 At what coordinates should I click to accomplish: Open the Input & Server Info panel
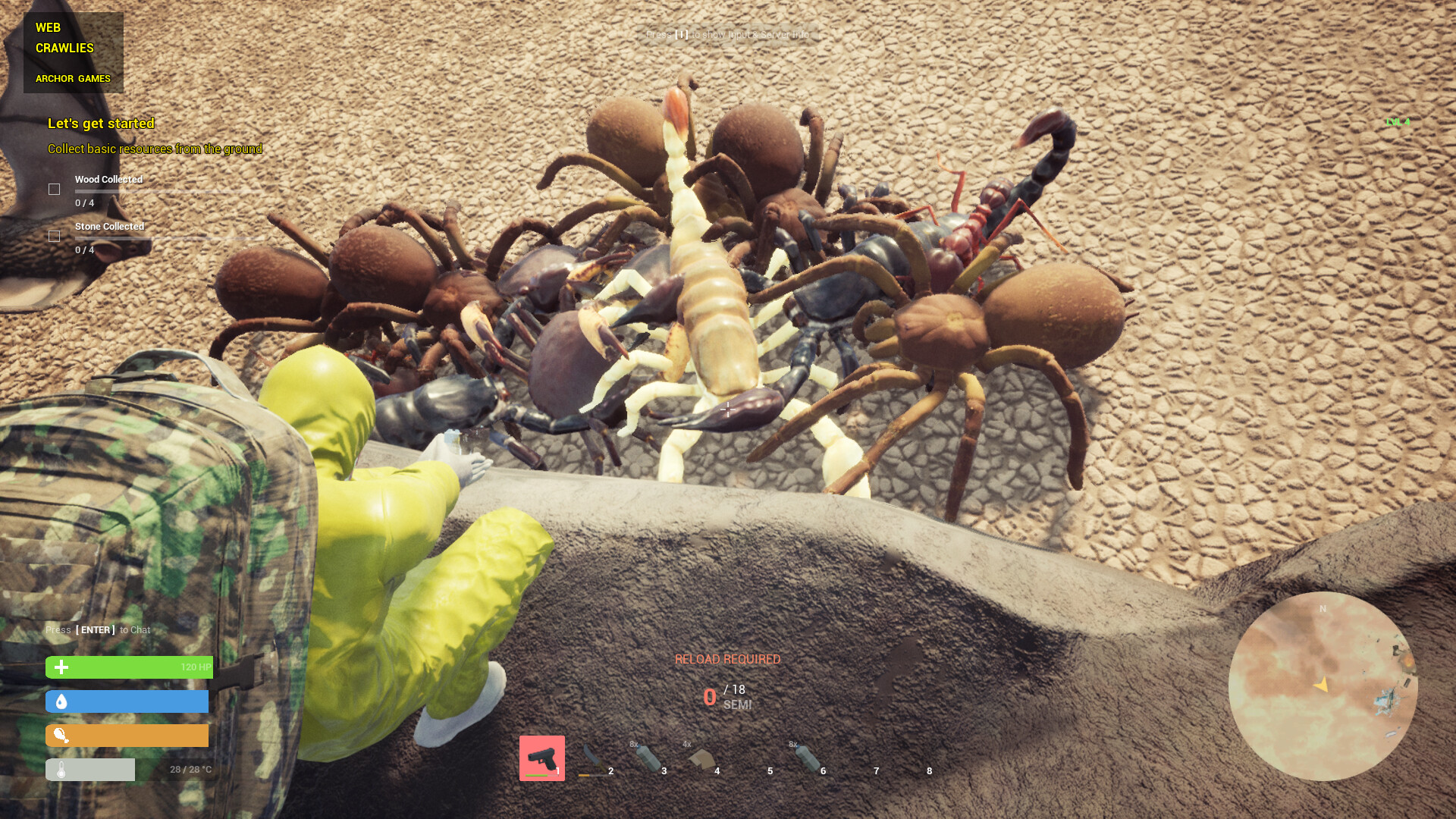coord(728,36)
